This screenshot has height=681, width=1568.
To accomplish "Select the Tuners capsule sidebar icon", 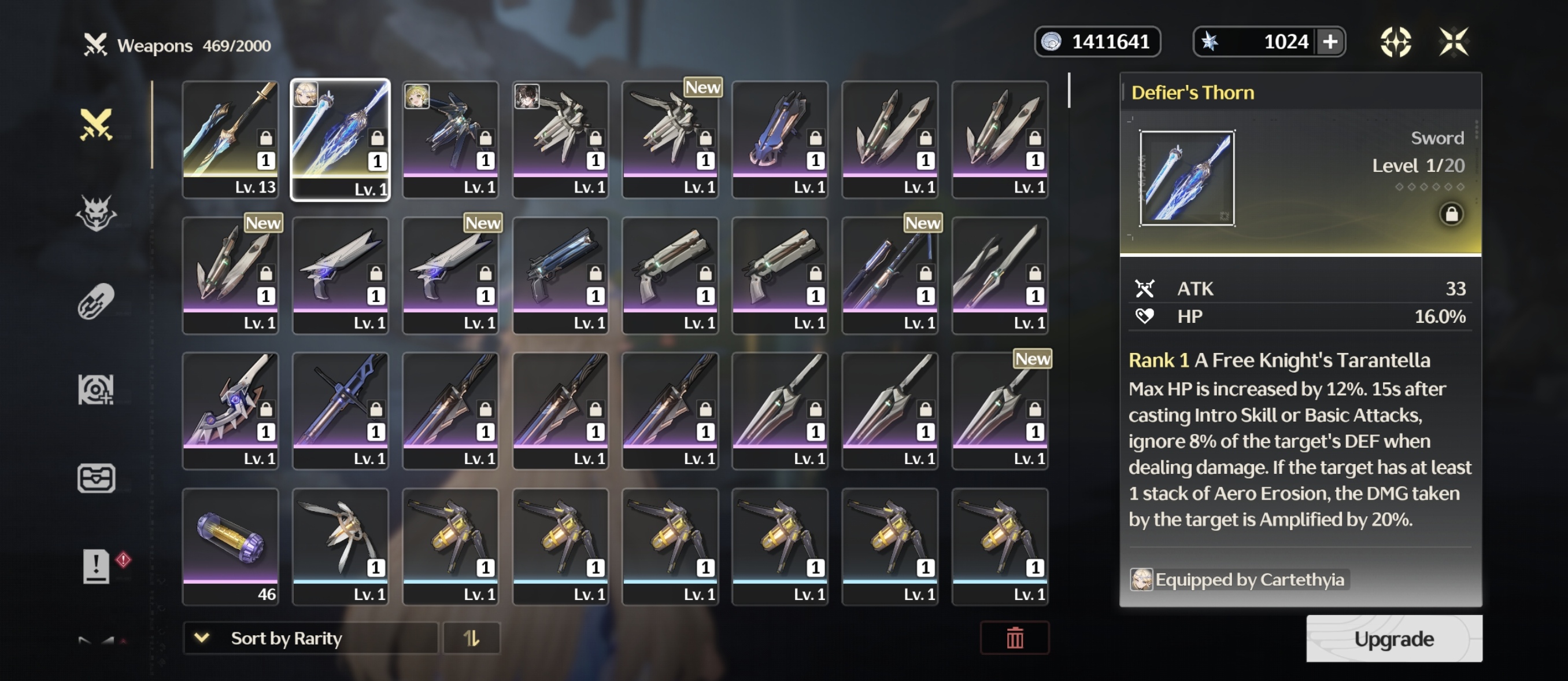I will [97, 298].
